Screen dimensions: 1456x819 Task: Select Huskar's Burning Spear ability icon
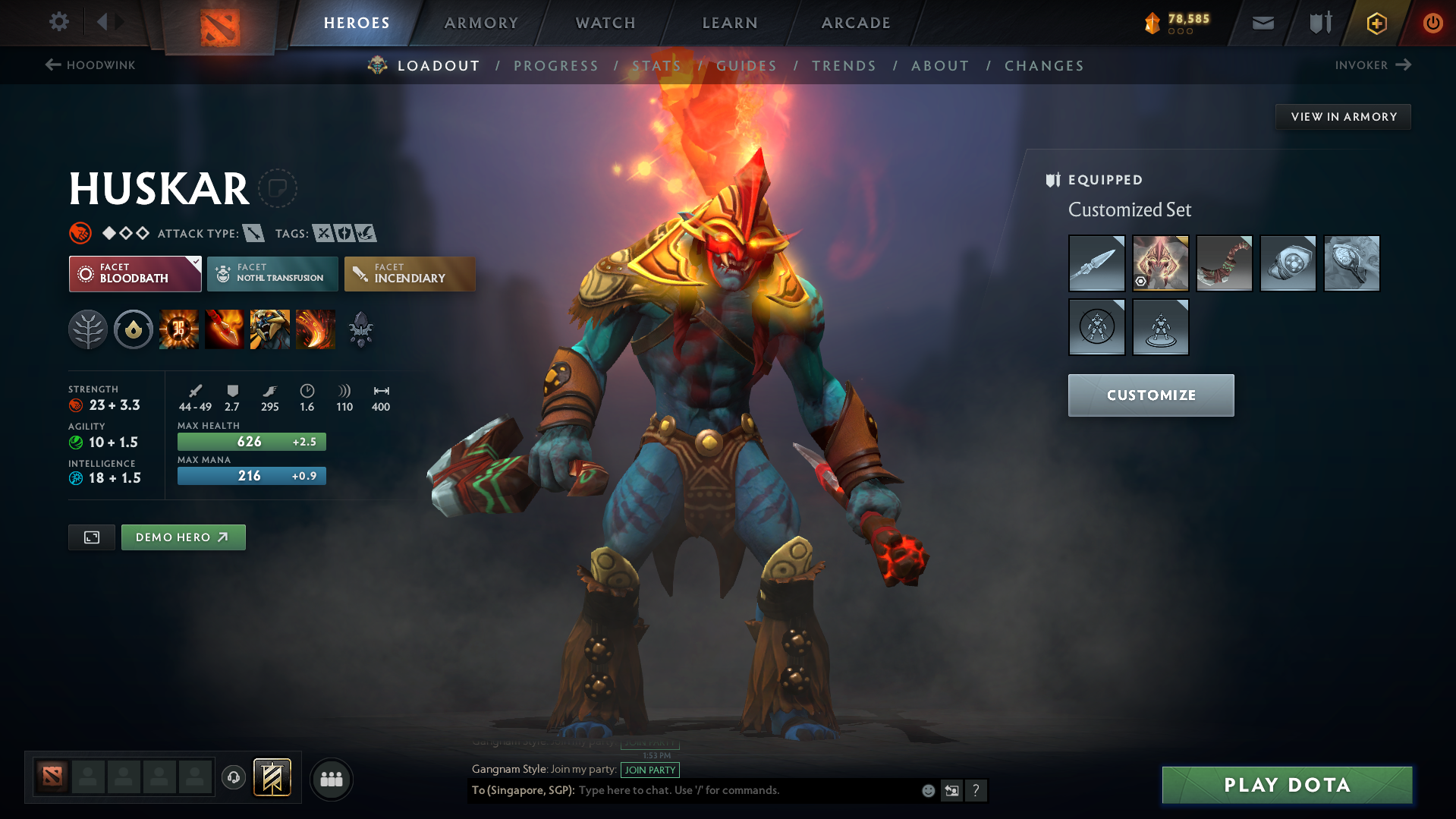(x=225, y=329)
